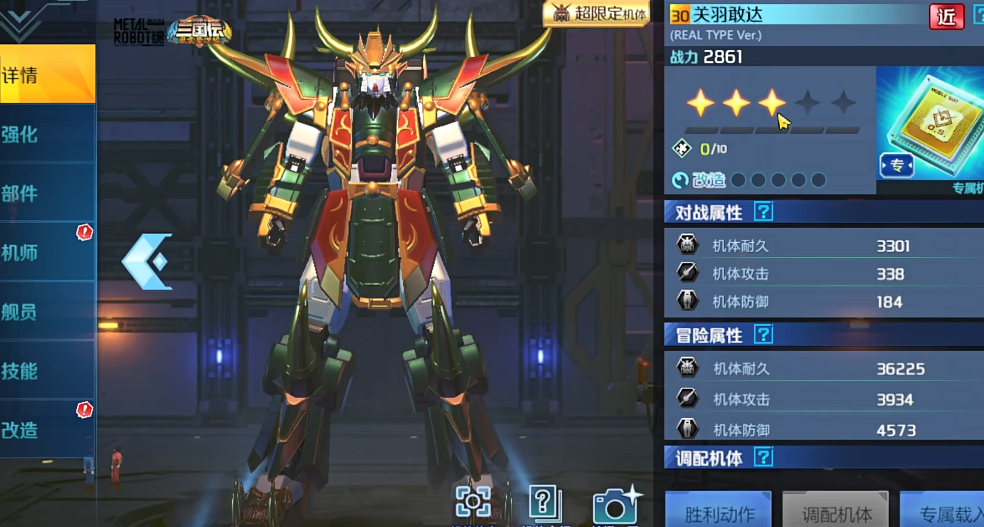Show help for 对战属性 battle stats

(x=763, y=212)
